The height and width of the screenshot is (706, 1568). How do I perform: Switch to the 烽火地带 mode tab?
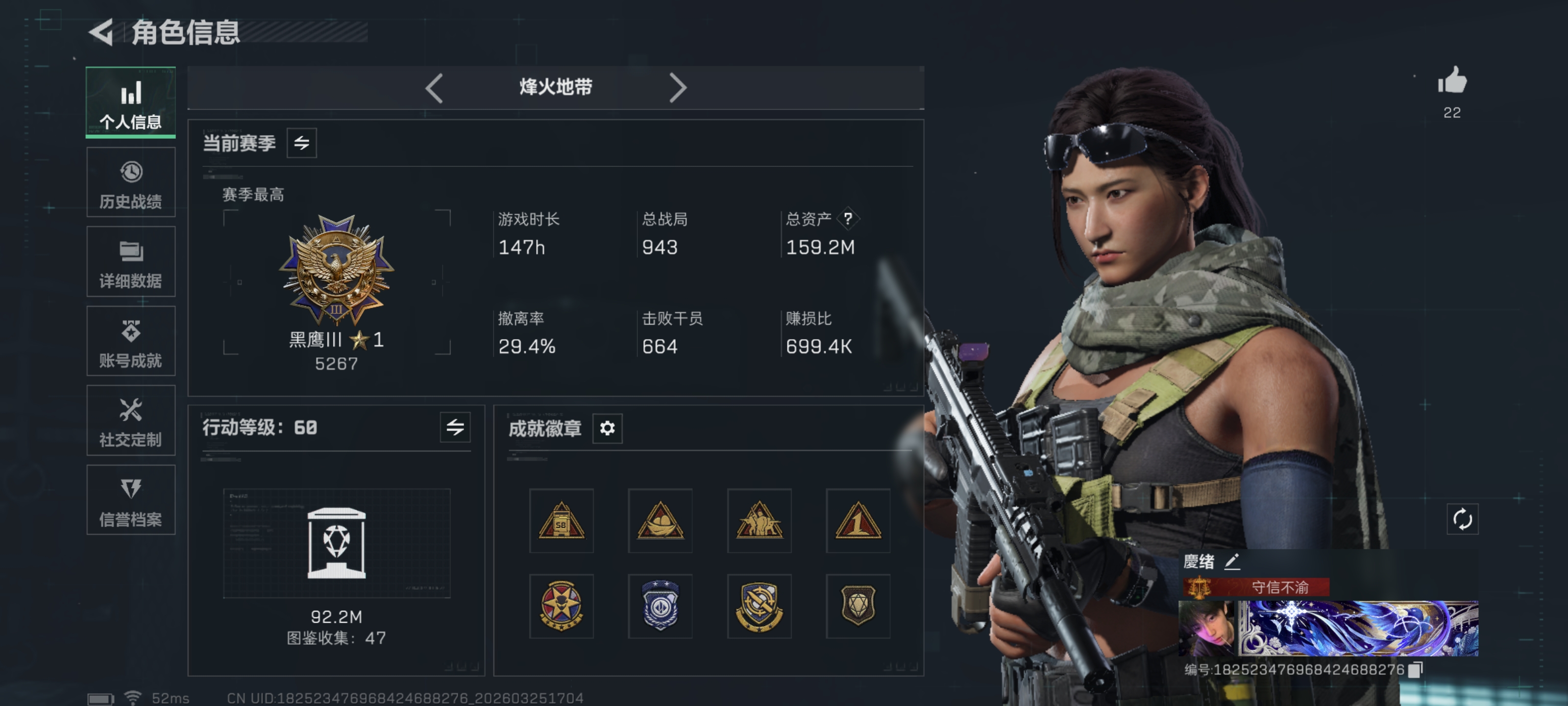(x=555, y=87)
